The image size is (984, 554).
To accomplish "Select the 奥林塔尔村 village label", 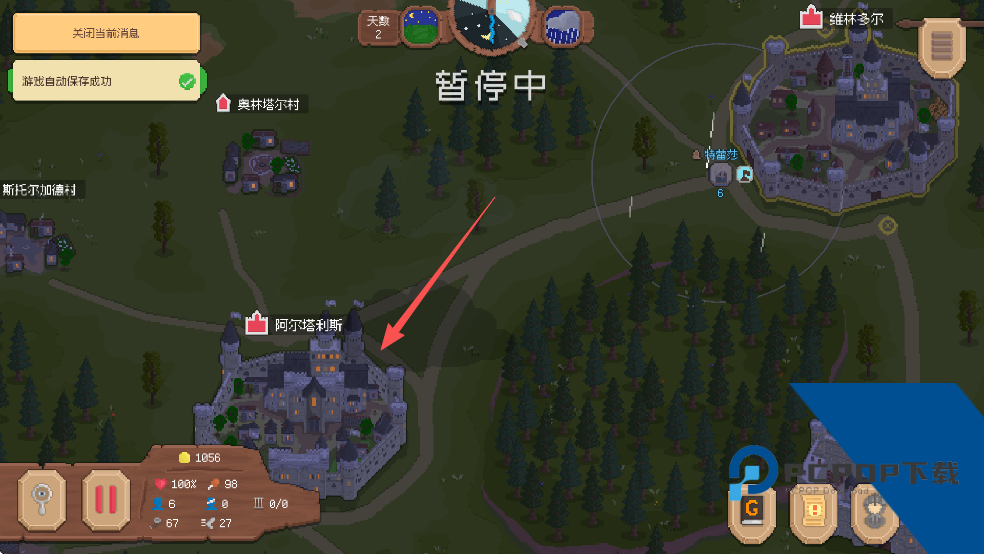I will click(x=267, y=104).
